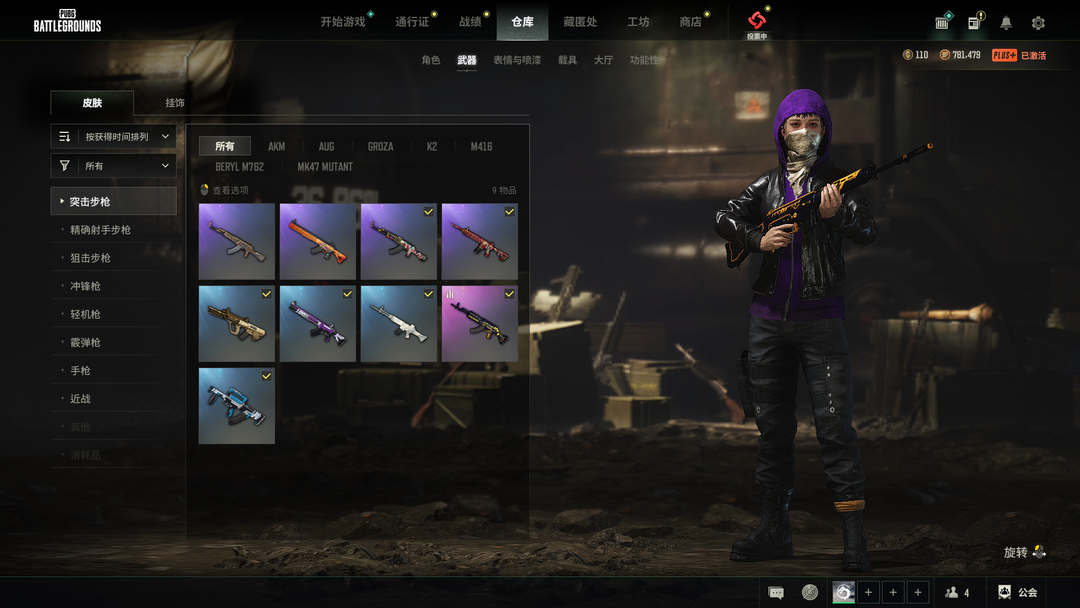This screenshot has width=1080, height=608.
Task: Filter skins by AKM
Action: click(x=277, y=147)
